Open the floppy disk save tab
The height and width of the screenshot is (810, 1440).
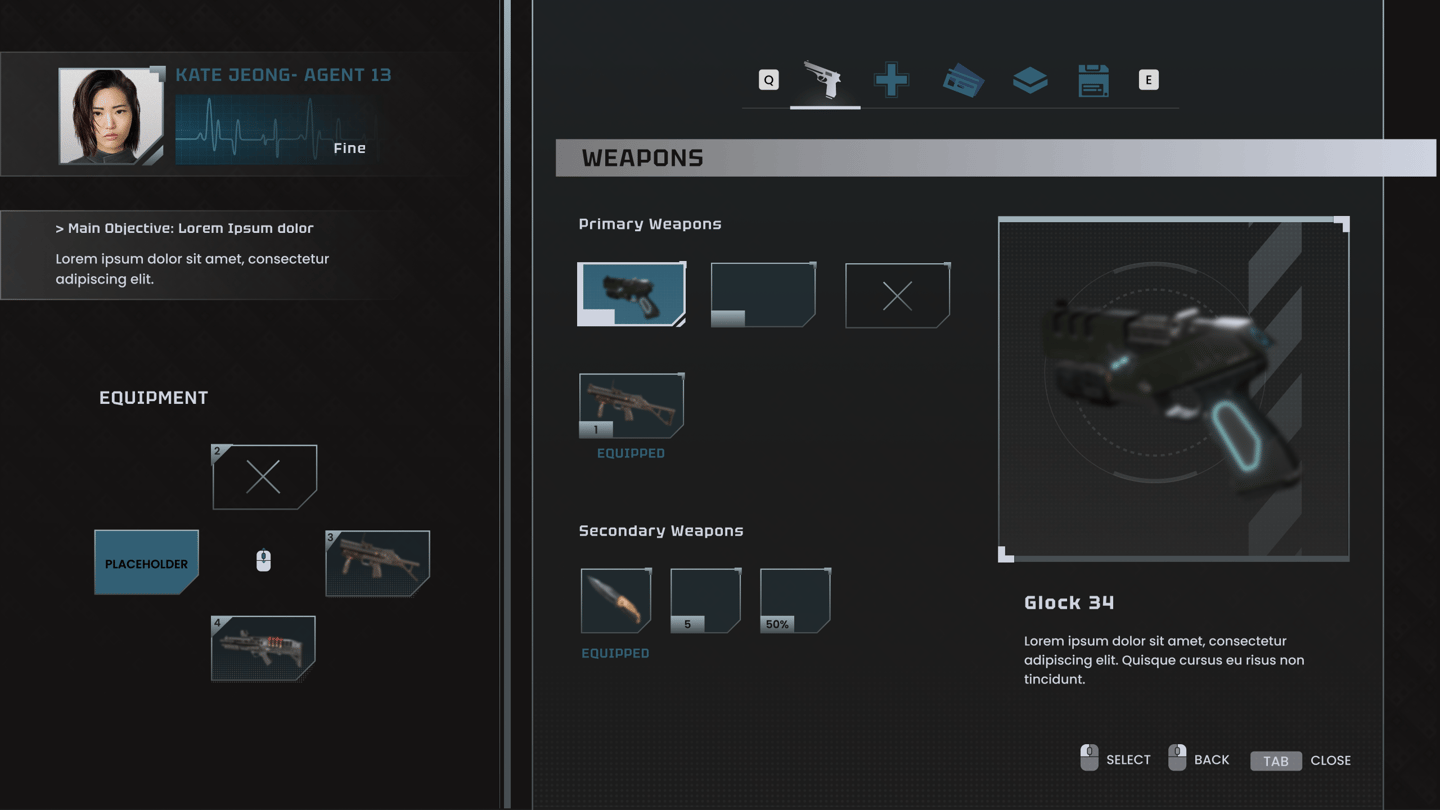(1093, 80)
